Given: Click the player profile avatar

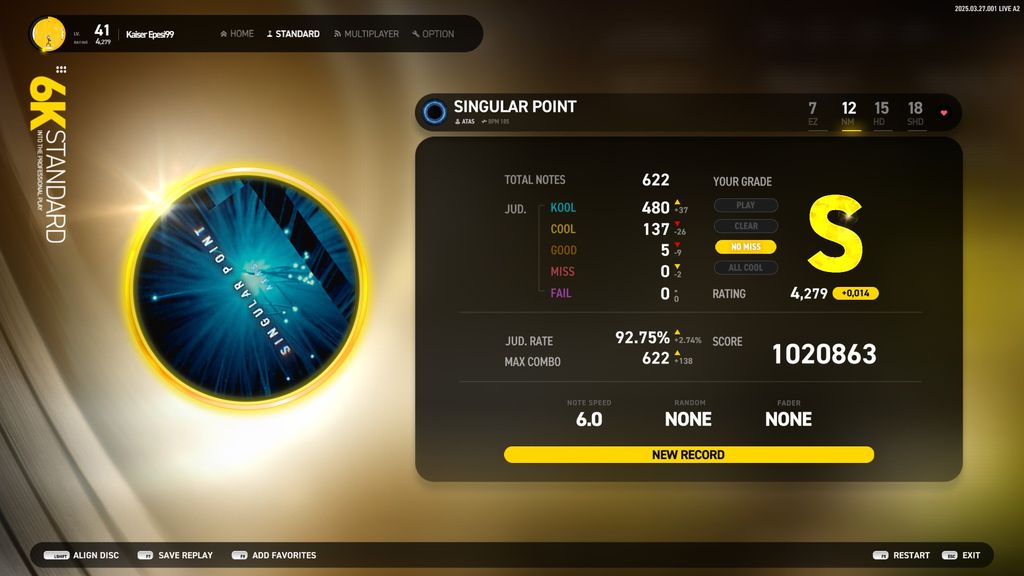Looking at the screenshot, I should [x=47, y=34].
